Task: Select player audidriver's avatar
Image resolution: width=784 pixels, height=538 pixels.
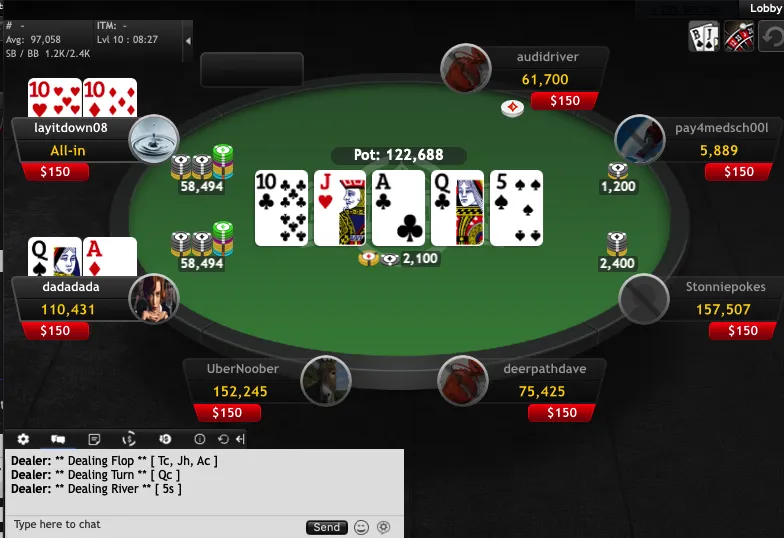Action: [466, 68]
